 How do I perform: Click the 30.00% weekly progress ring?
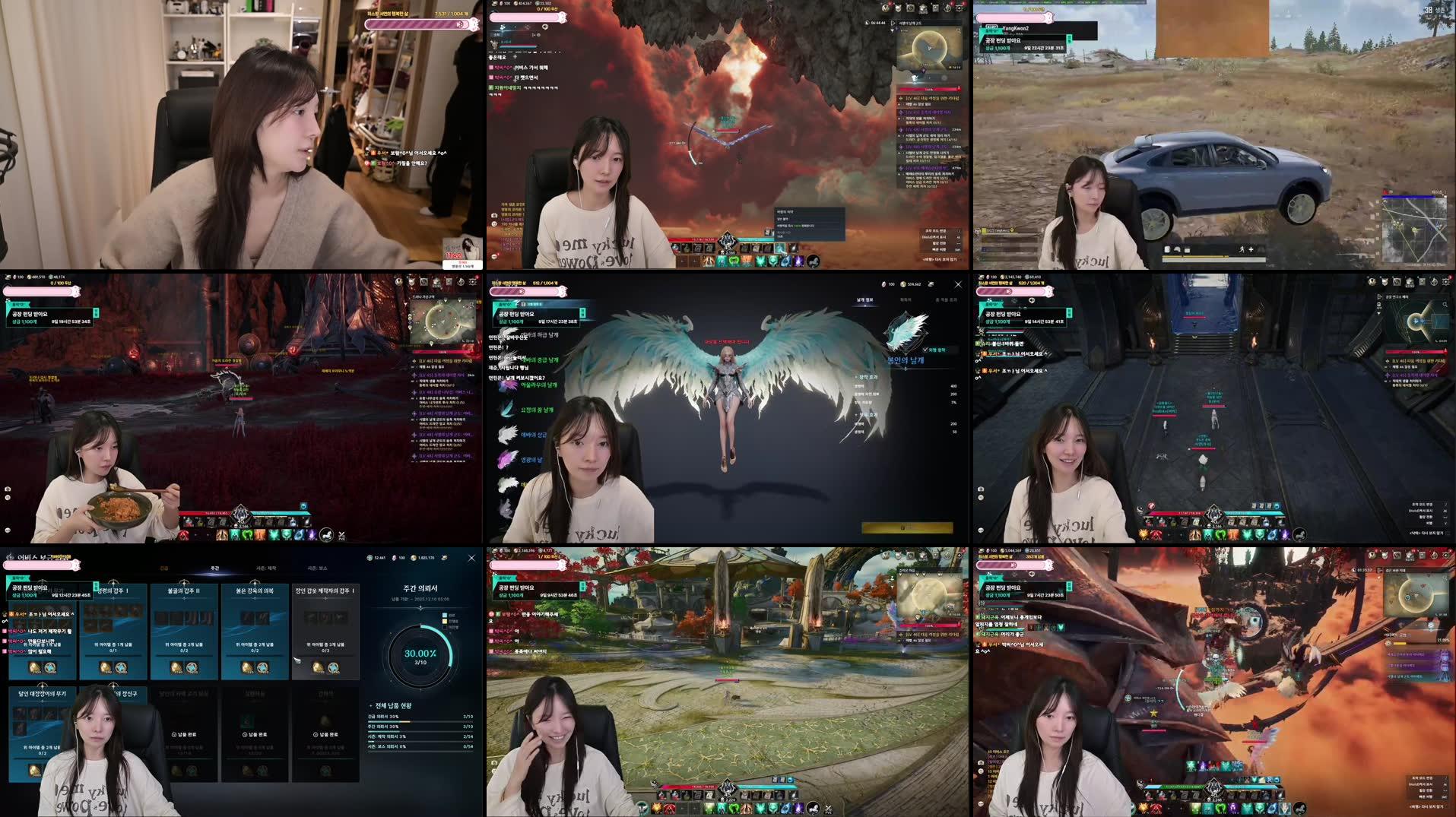click(x=420, y=657)
